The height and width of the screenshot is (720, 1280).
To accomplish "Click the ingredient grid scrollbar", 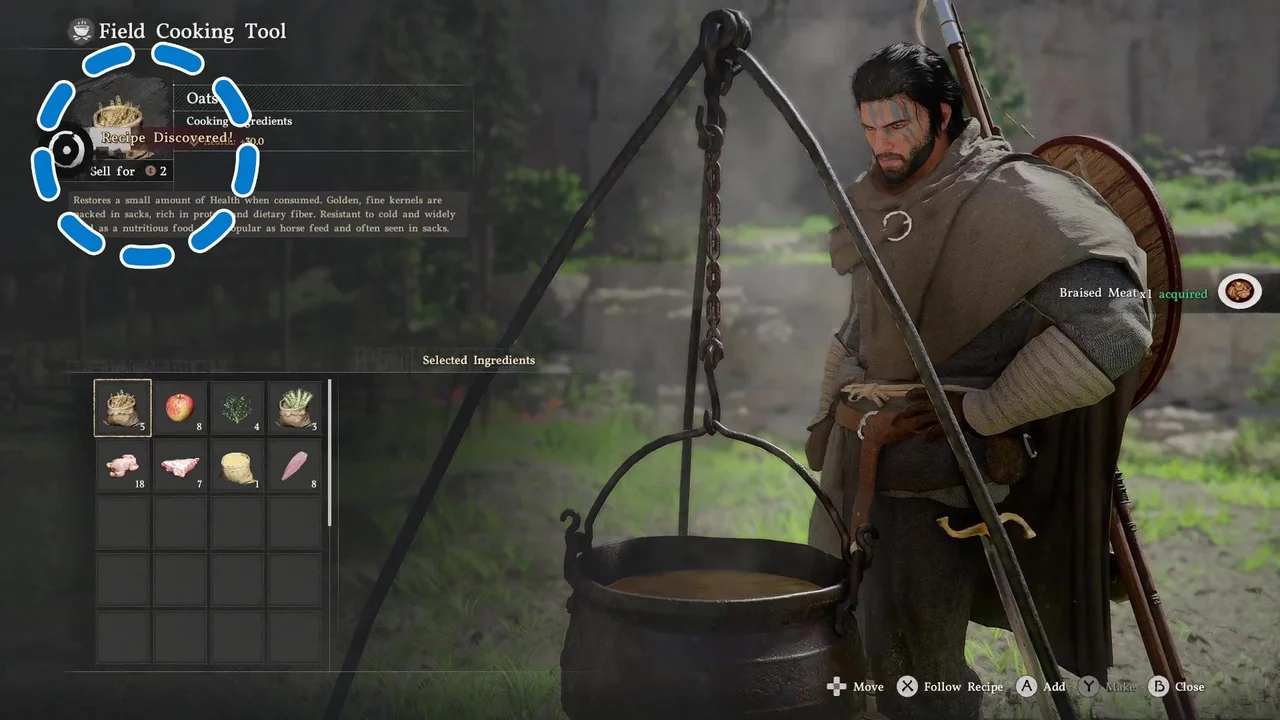I will tap(330, 452).
